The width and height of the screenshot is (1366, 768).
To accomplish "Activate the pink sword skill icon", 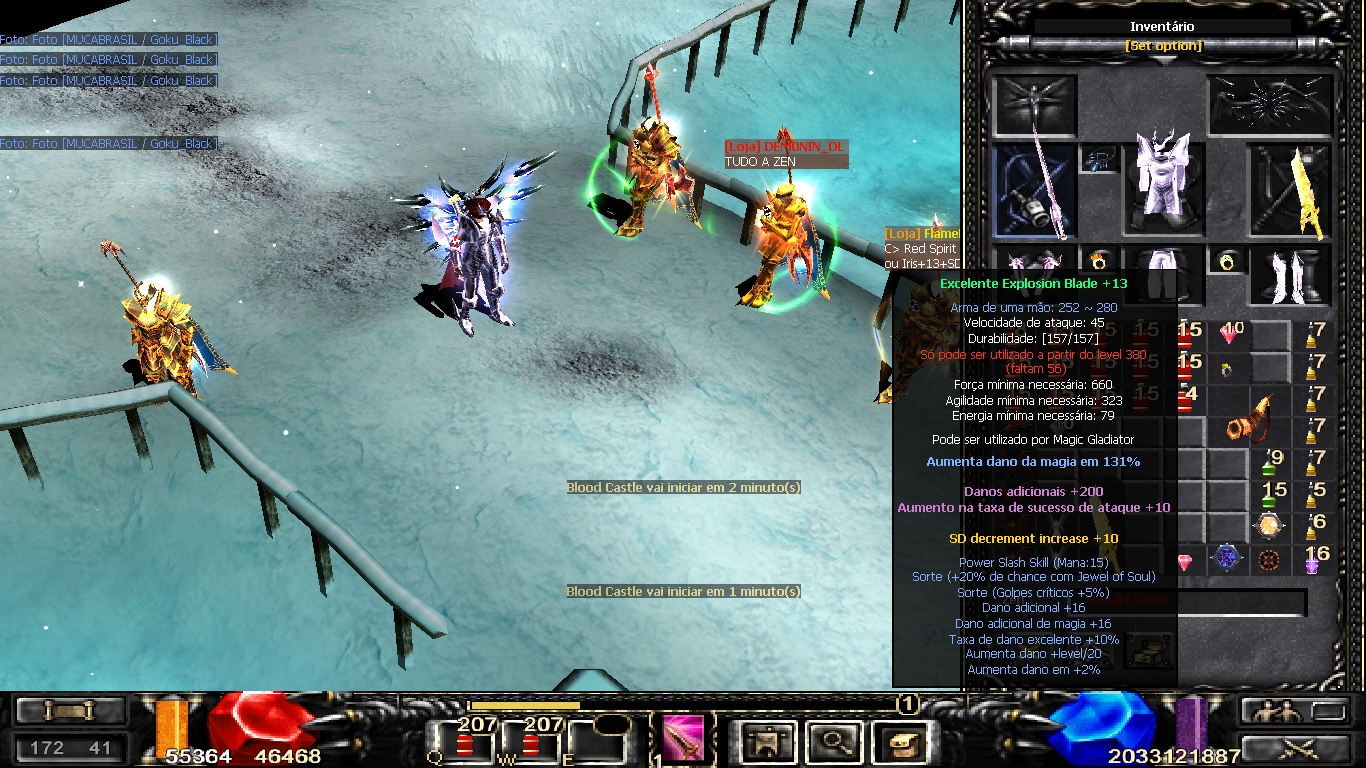I will click(683, 738).
